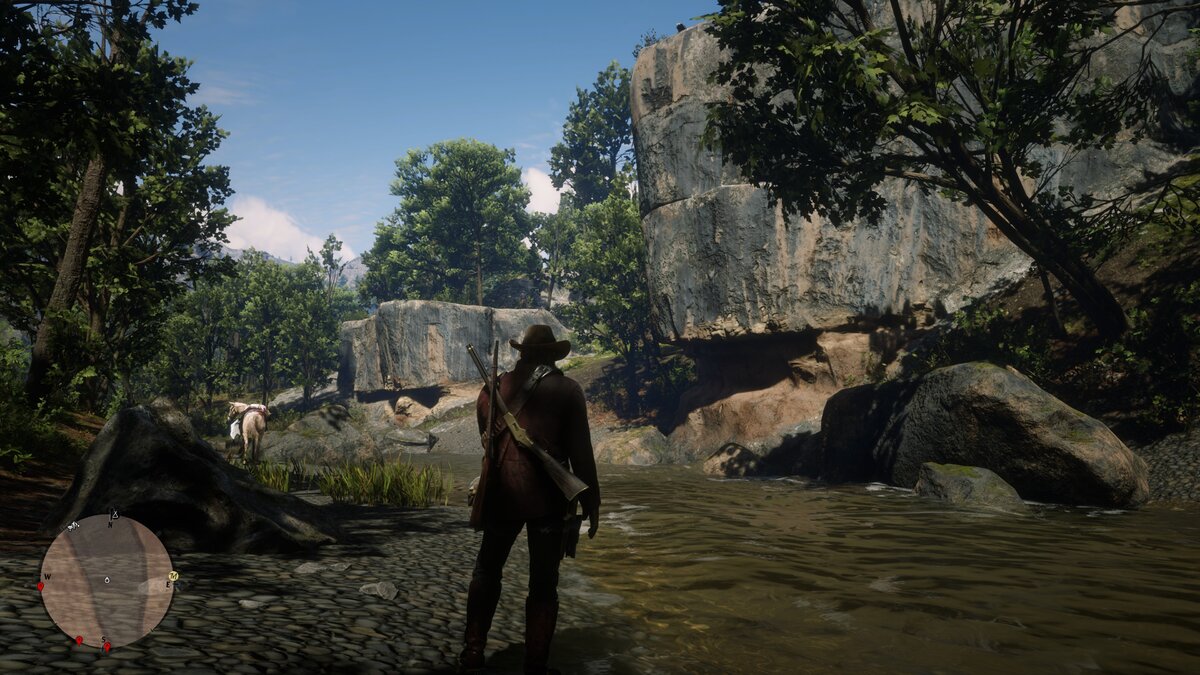Select the yellow mission marker on the minimap
The height and width of the screenshot is (675, 1200).
coord(173,576)
